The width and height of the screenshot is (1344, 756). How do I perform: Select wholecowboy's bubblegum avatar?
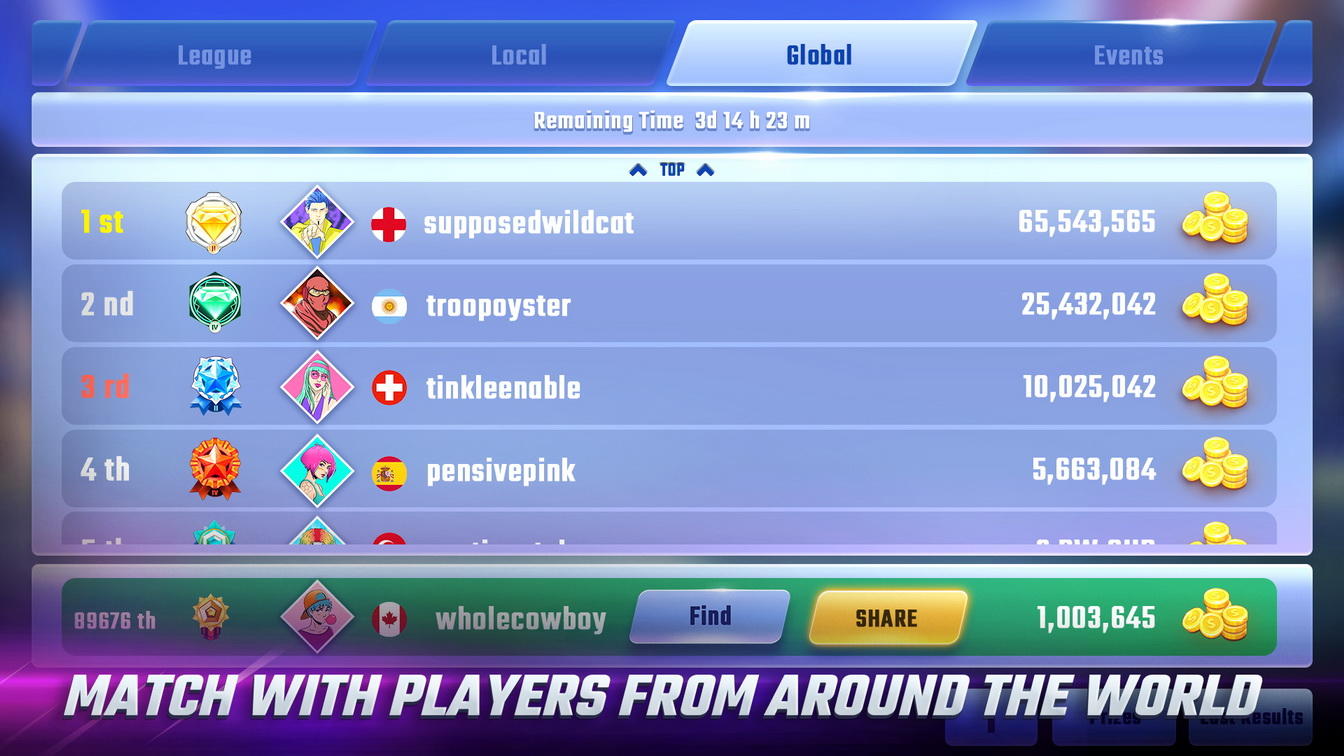[x=318, y=618]
